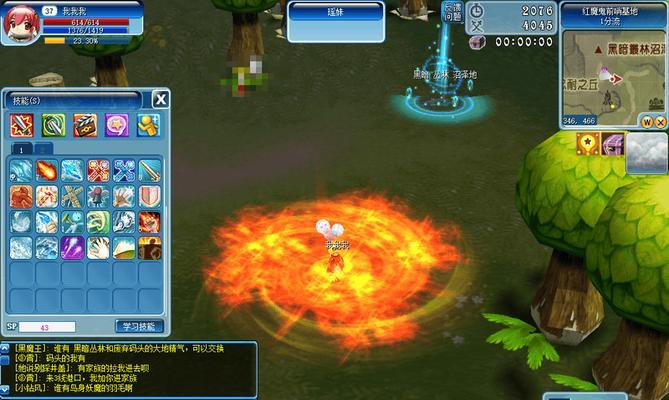This screenshot has height=400, width=669.
Task: Click the Learn Skills (学习技能) button
Action: point(139,326)
